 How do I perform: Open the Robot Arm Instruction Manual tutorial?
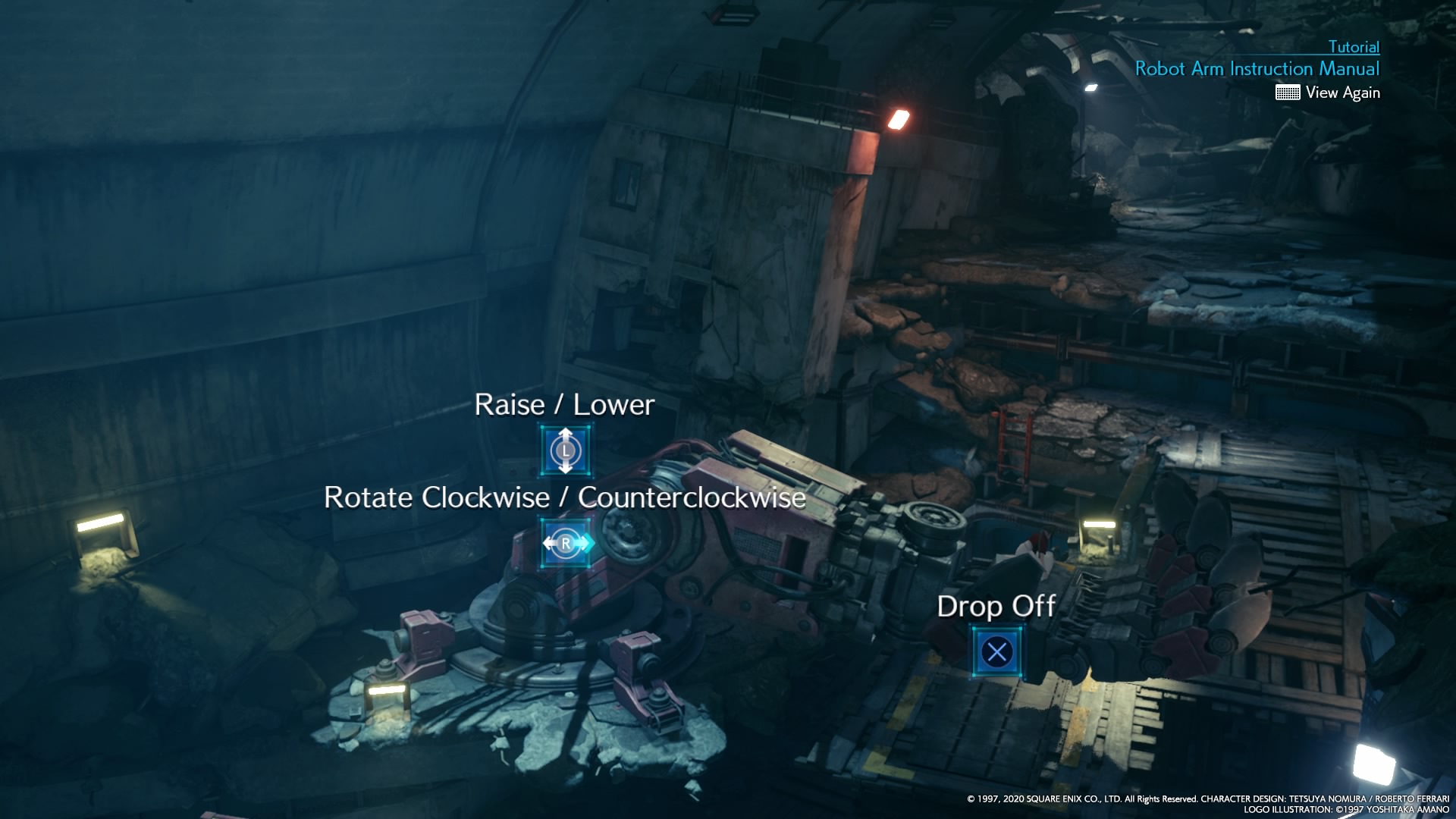pyautogui.click(x=1257, y=69)
